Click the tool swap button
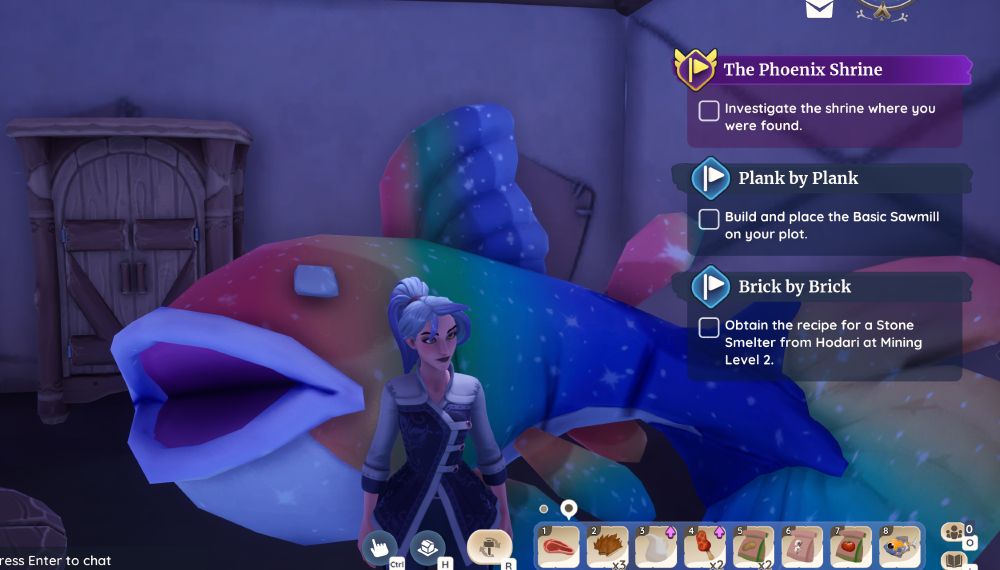 [490, 546]
